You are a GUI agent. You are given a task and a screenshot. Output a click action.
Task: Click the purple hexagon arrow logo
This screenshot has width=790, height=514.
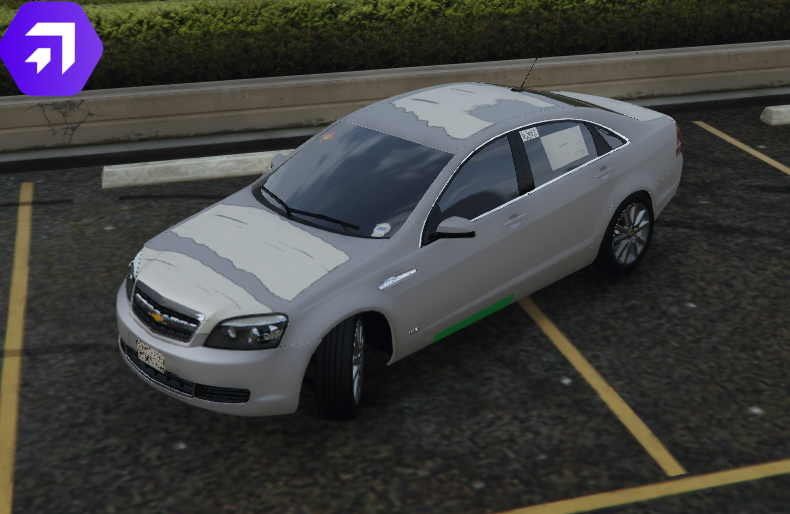pyautogui.click(x=50, y=48)
